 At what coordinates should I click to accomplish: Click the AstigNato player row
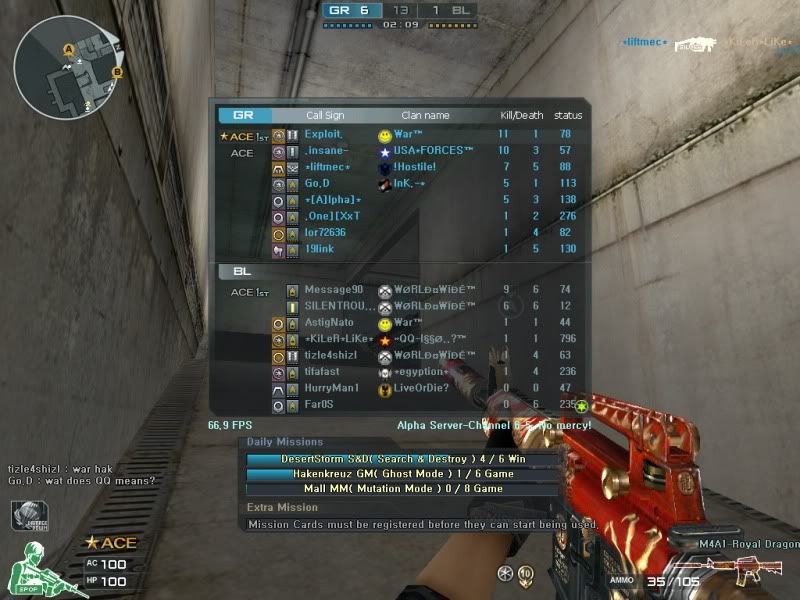click(329, 323)
